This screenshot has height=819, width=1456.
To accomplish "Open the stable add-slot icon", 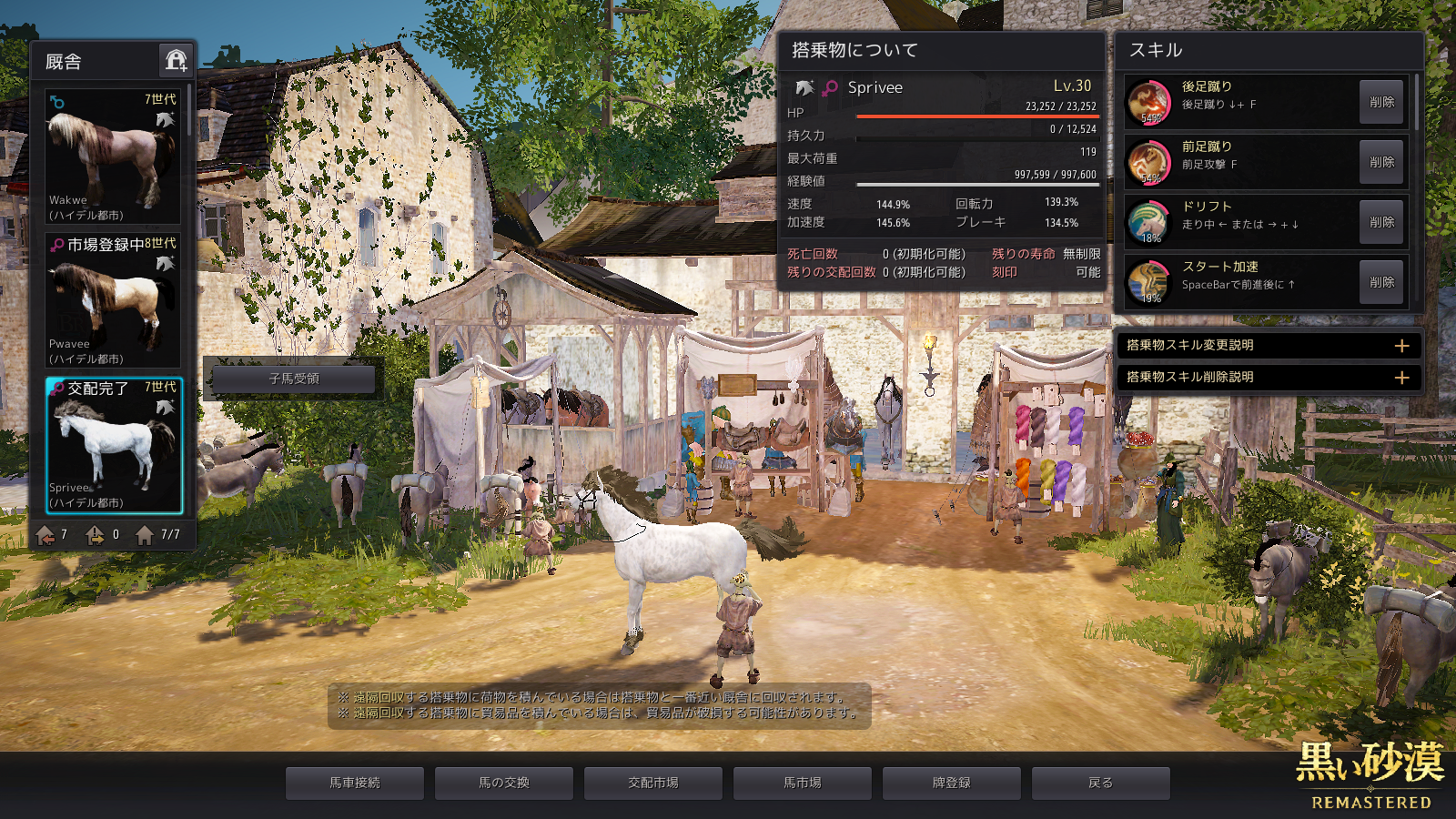I will (176, 61).
